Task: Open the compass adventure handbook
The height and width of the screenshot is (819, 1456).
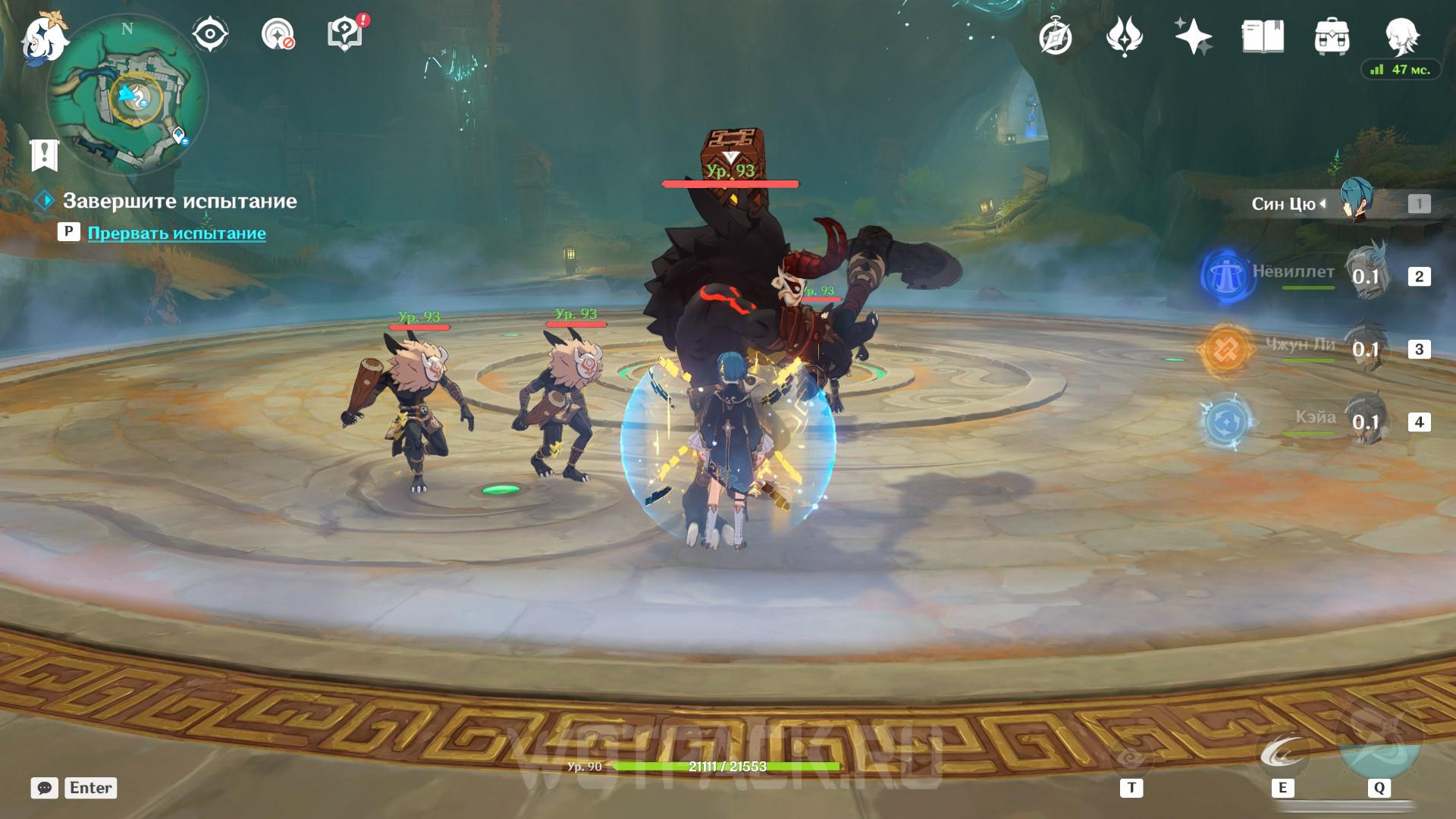Action: (x=1055, y=36)
